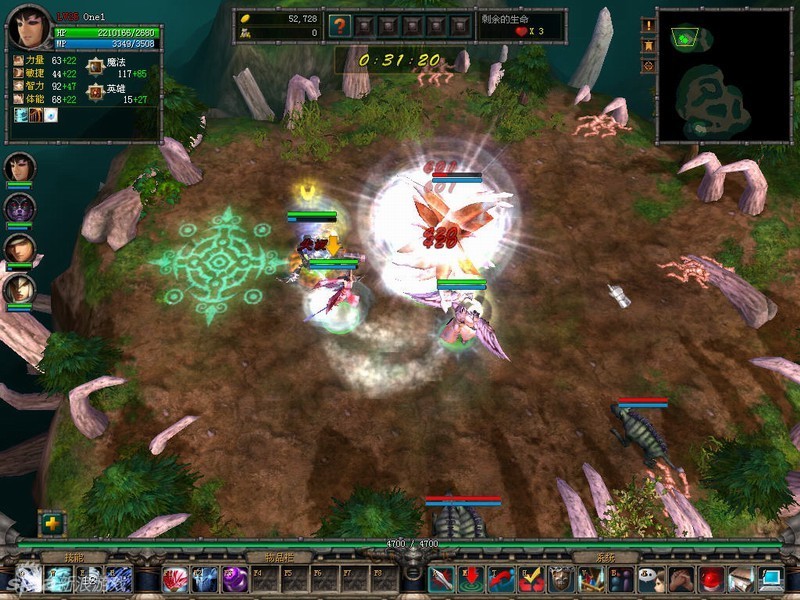Open the helmeted bearded warrior icon

[561, 579]
